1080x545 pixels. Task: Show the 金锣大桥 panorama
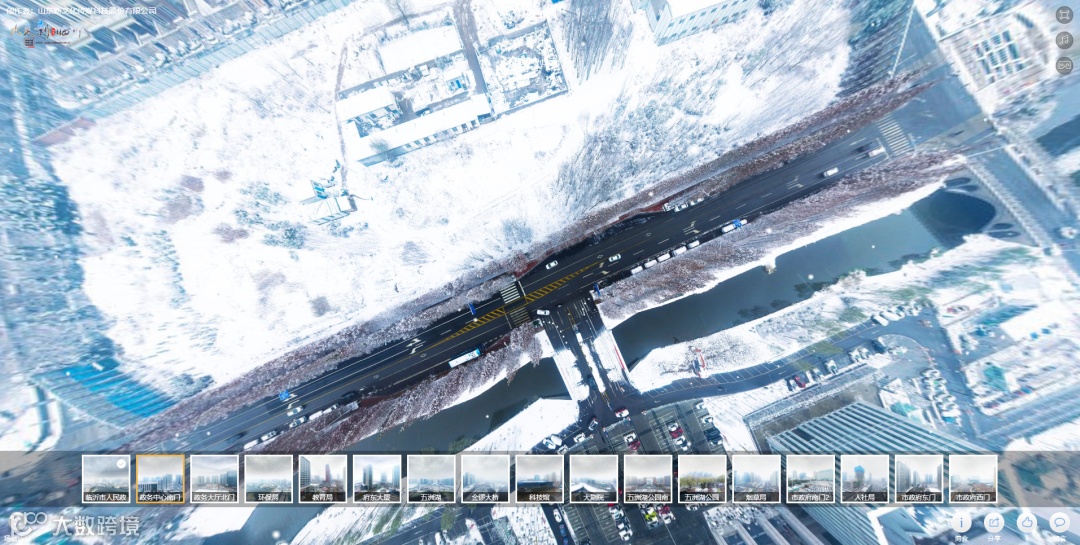[485, 477]
